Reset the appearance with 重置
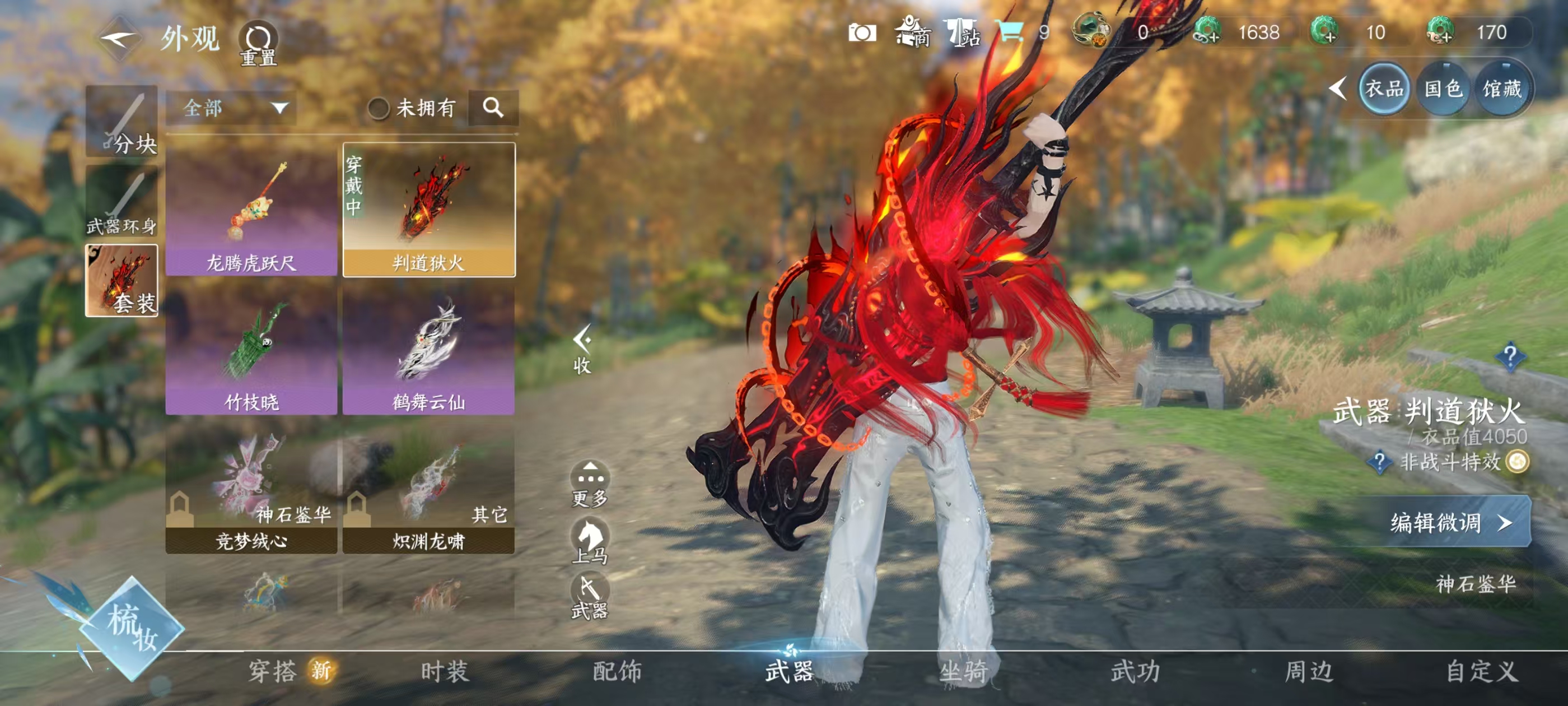 pos(258,44)
